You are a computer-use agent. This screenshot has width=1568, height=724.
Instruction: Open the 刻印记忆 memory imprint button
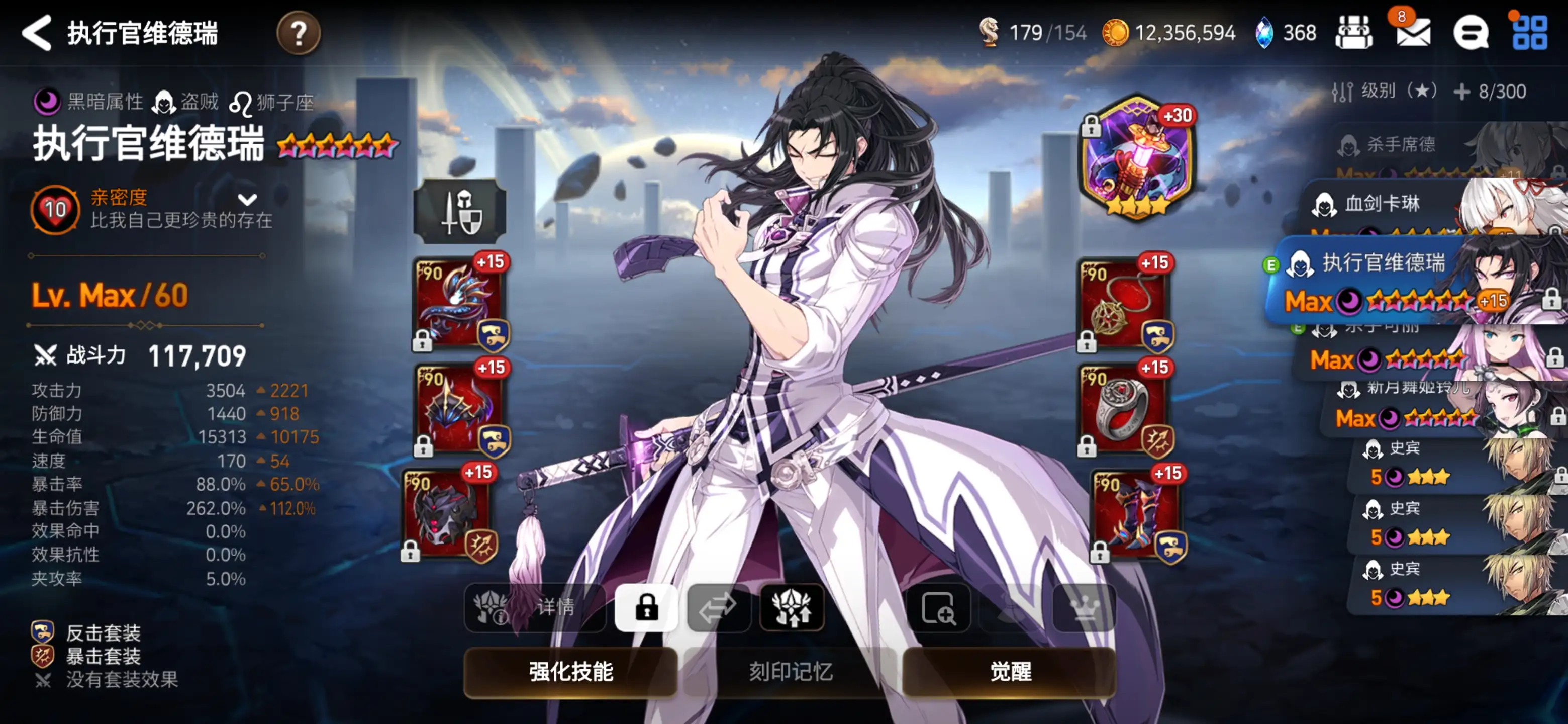pos(790,671)
